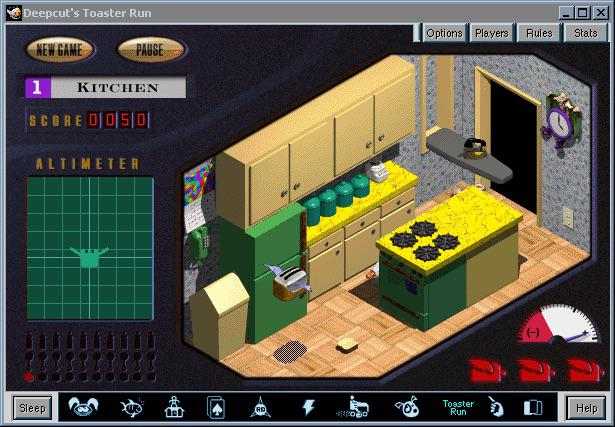Screen dimensions: 615x427
Task: Select the flying pig face icon
Action: (x=408, y=407)
